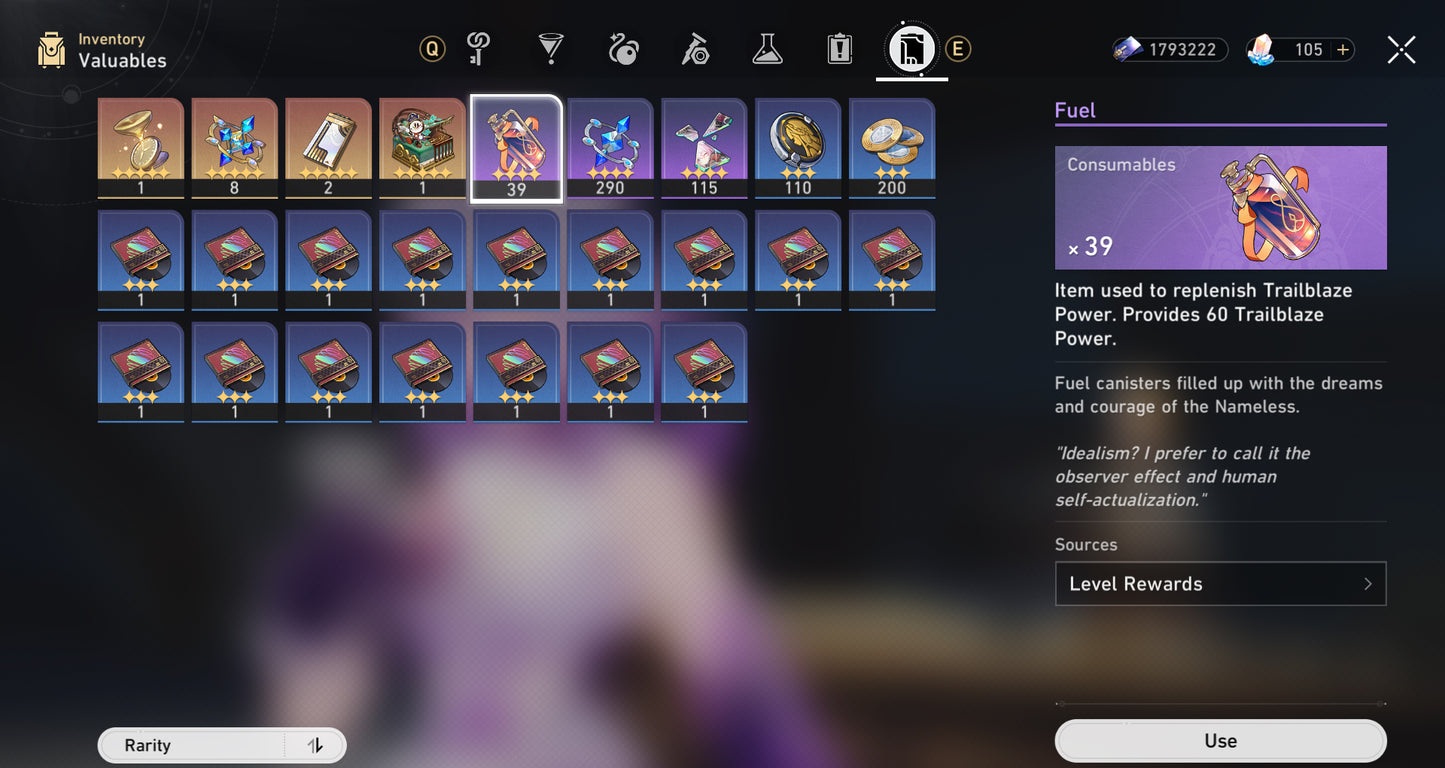1445x768 pixels.
Task: Switch to the flask icon tab
Action: point(767,49)
